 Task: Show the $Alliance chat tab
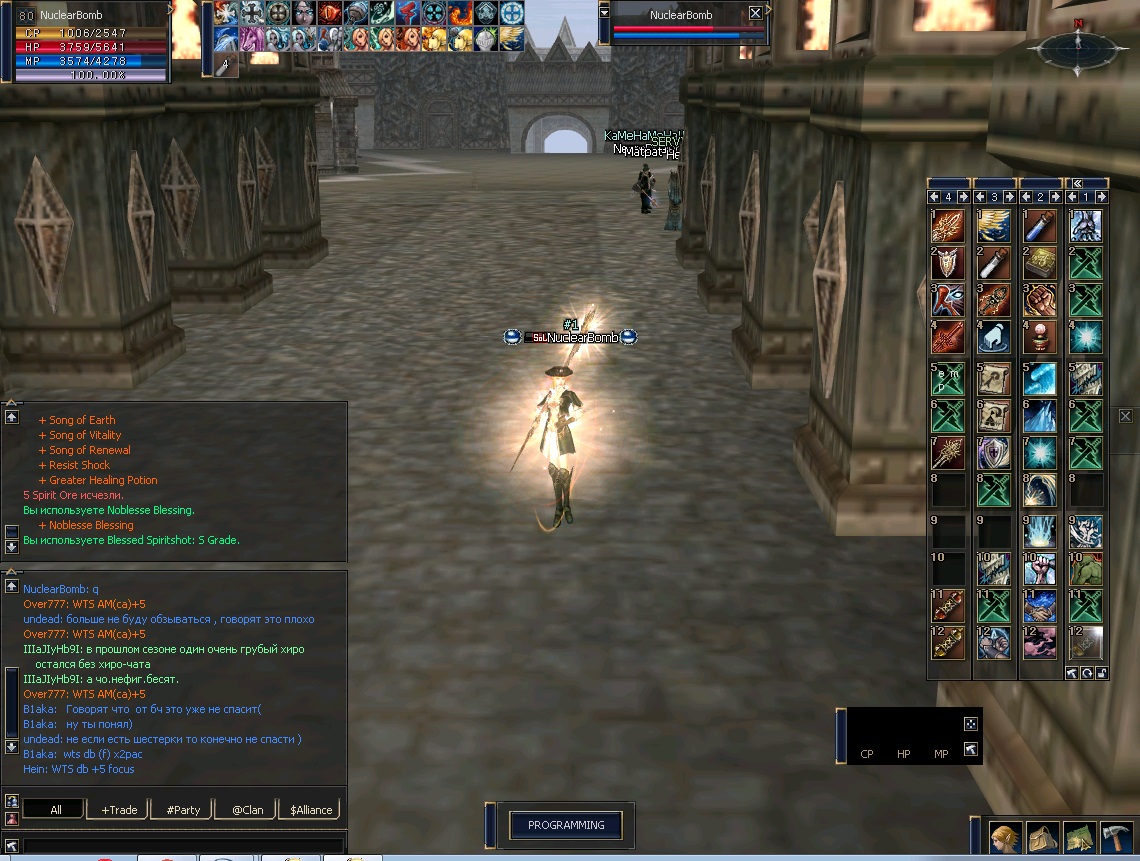click(310, 810)
